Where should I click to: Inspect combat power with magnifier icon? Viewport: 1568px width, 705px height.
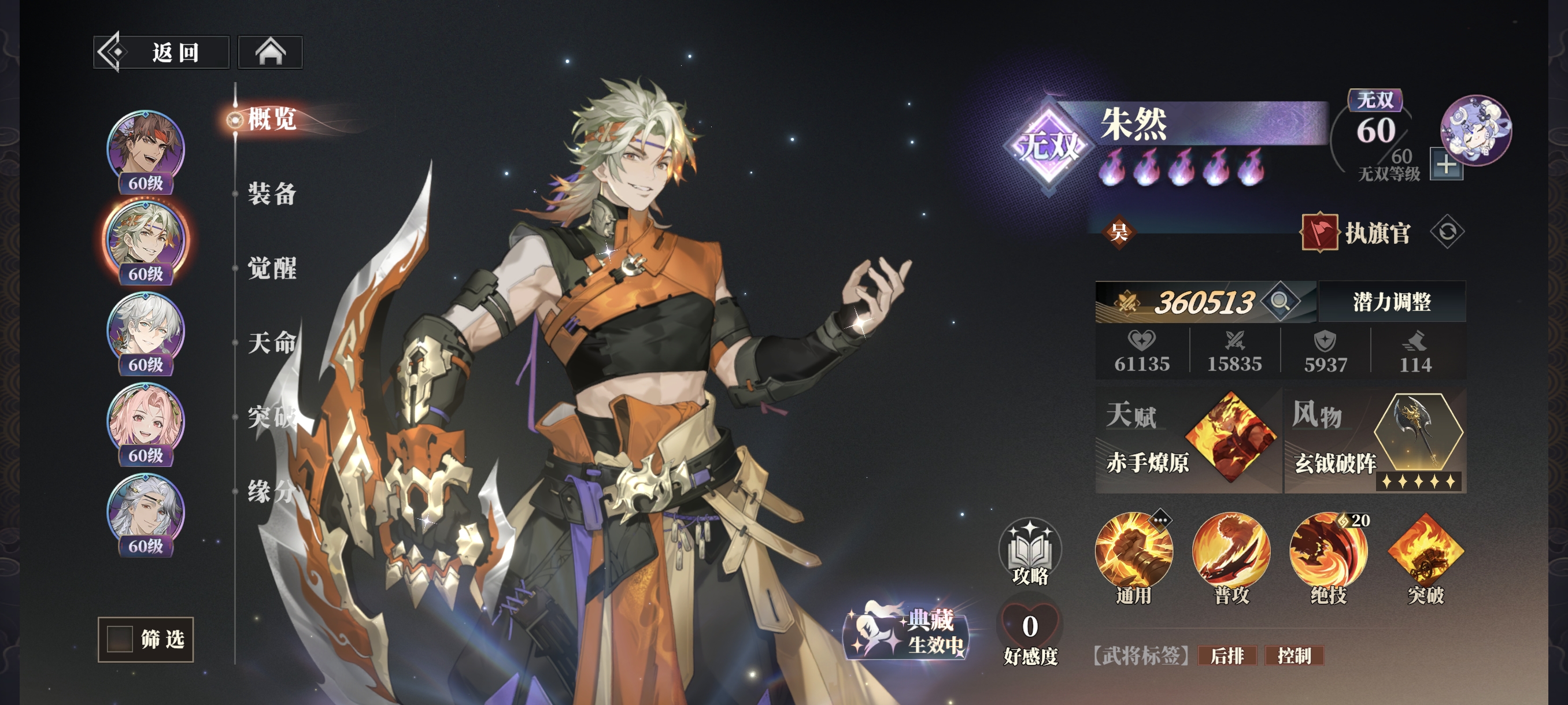[x=1279, y=302]
